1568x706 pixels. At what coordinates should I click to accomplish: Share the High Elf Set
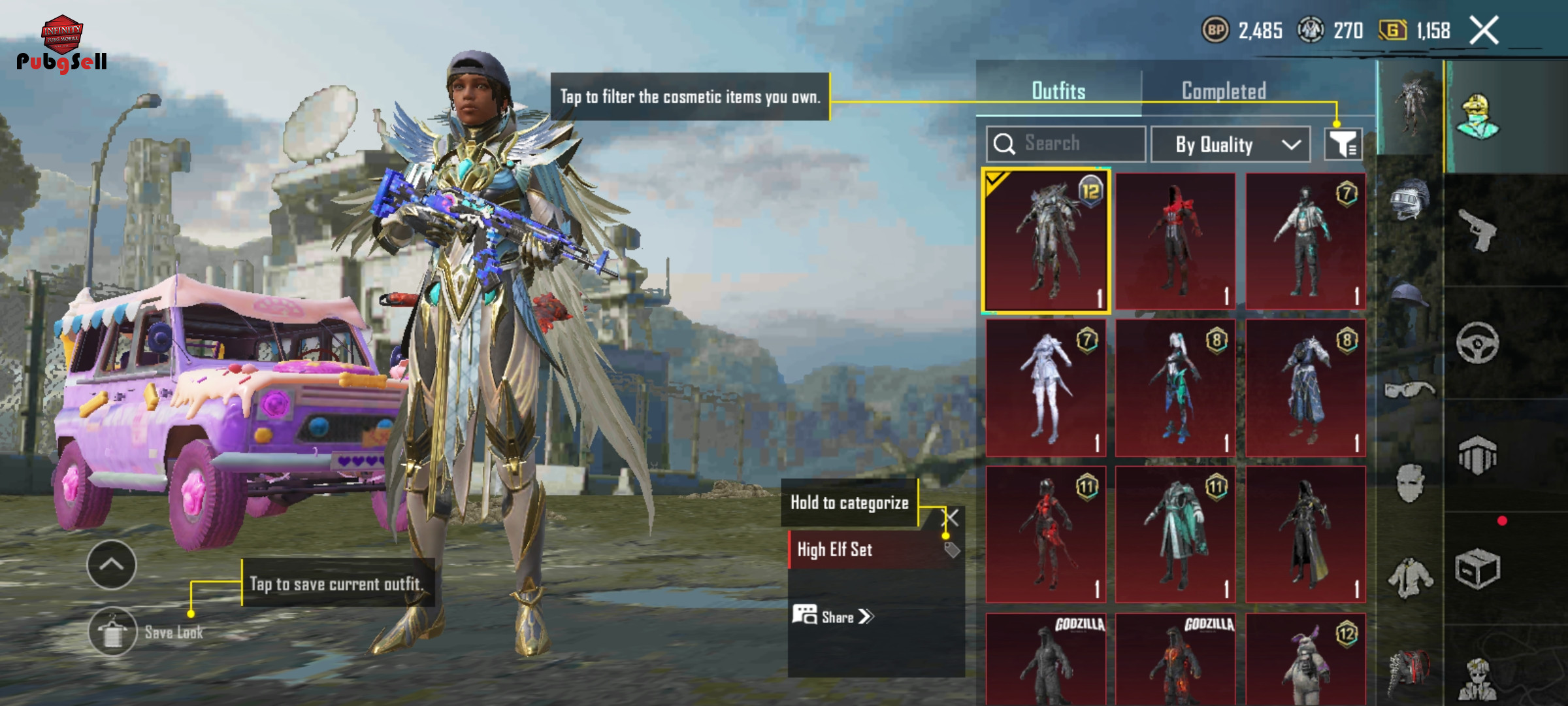[834, 616]
